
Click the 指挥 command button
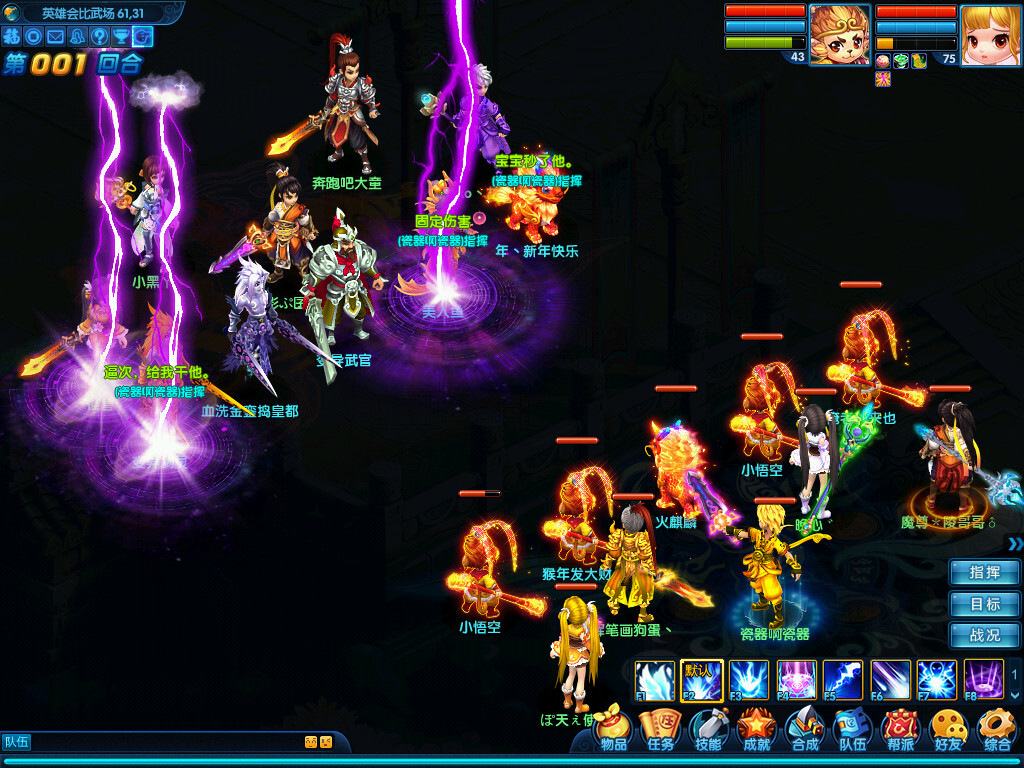[985, 573]
